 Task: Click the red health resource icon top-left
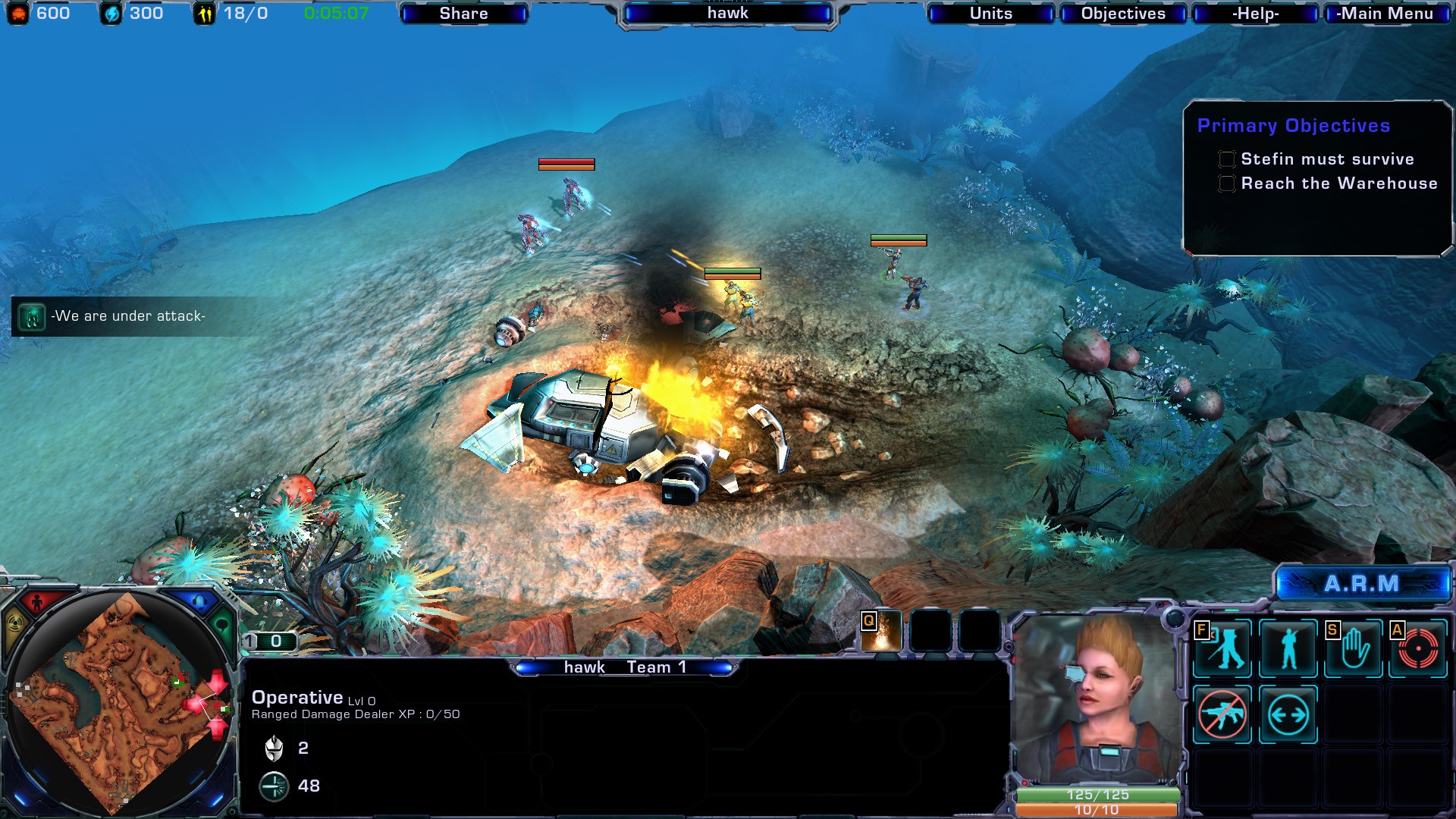click(17, 12)
